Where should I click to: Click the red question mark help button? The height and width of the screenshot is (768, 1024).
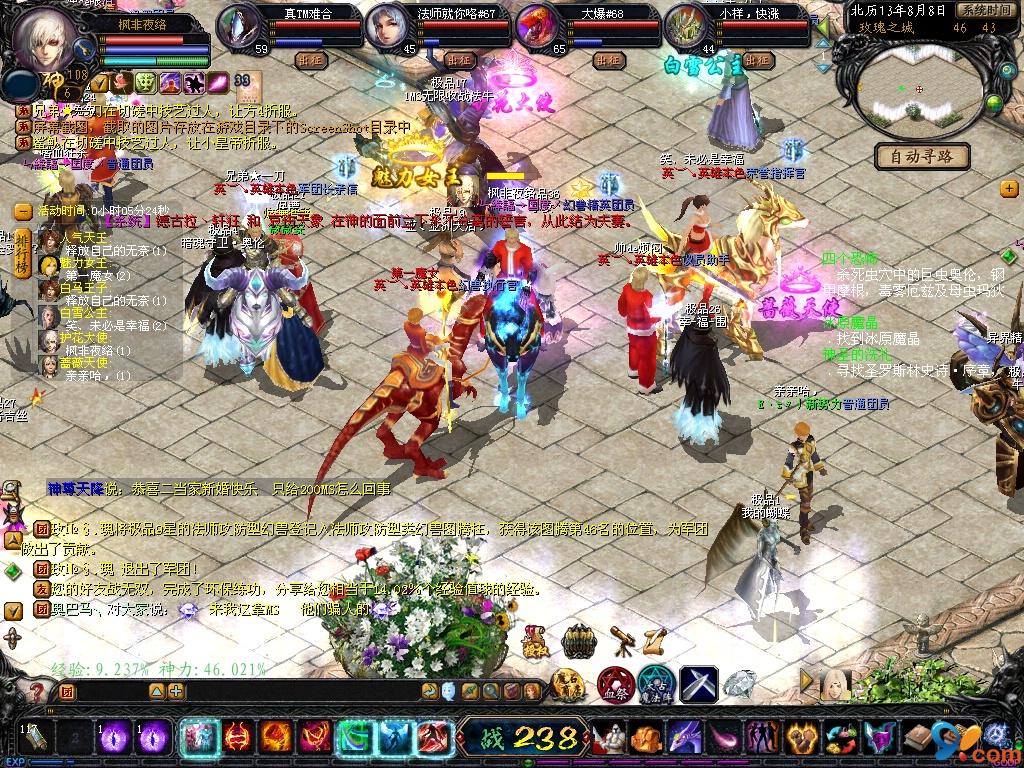(37, 691)
